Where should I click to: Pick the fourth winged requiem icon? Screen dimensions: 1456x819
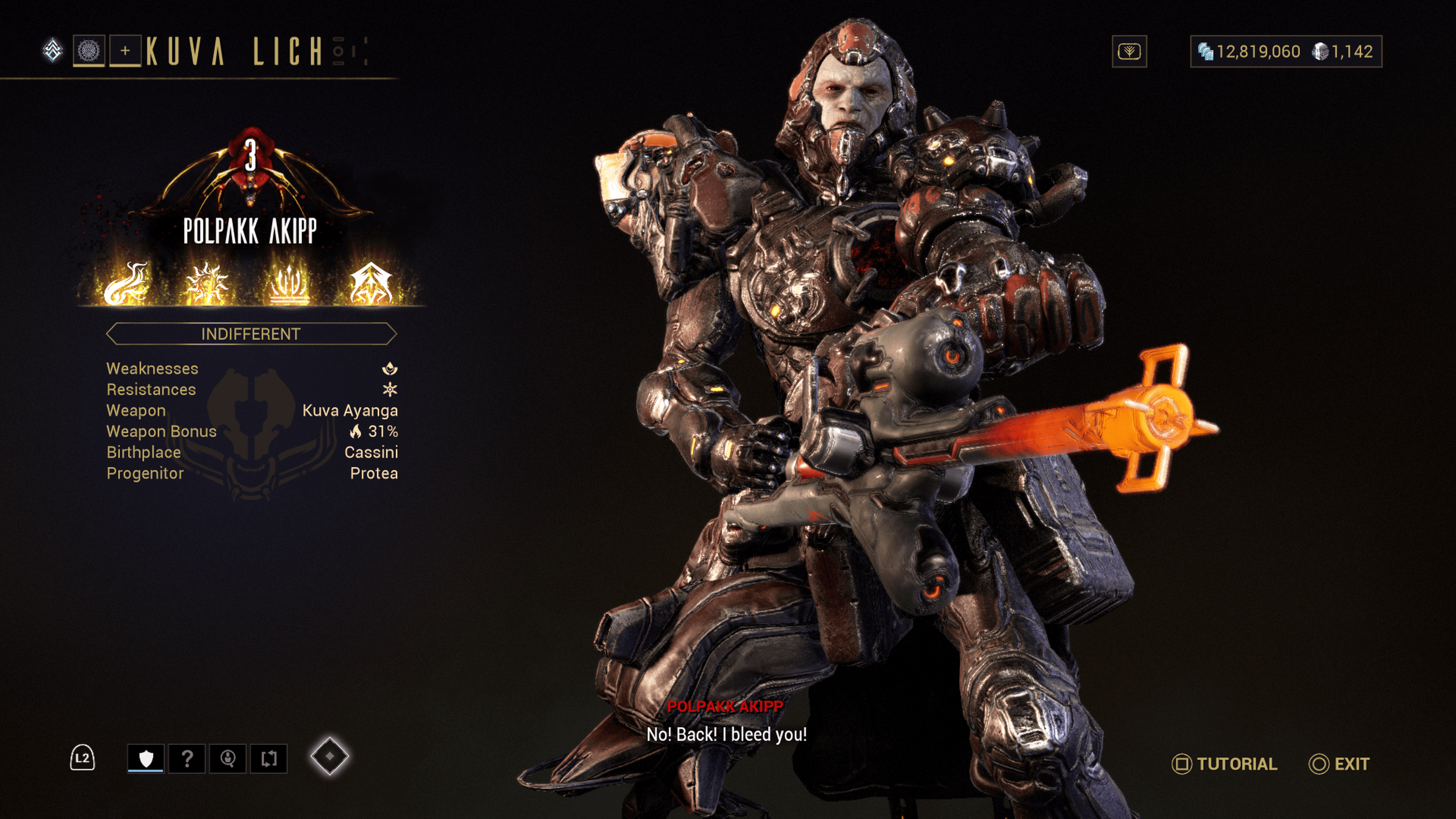tap(371, 283)
